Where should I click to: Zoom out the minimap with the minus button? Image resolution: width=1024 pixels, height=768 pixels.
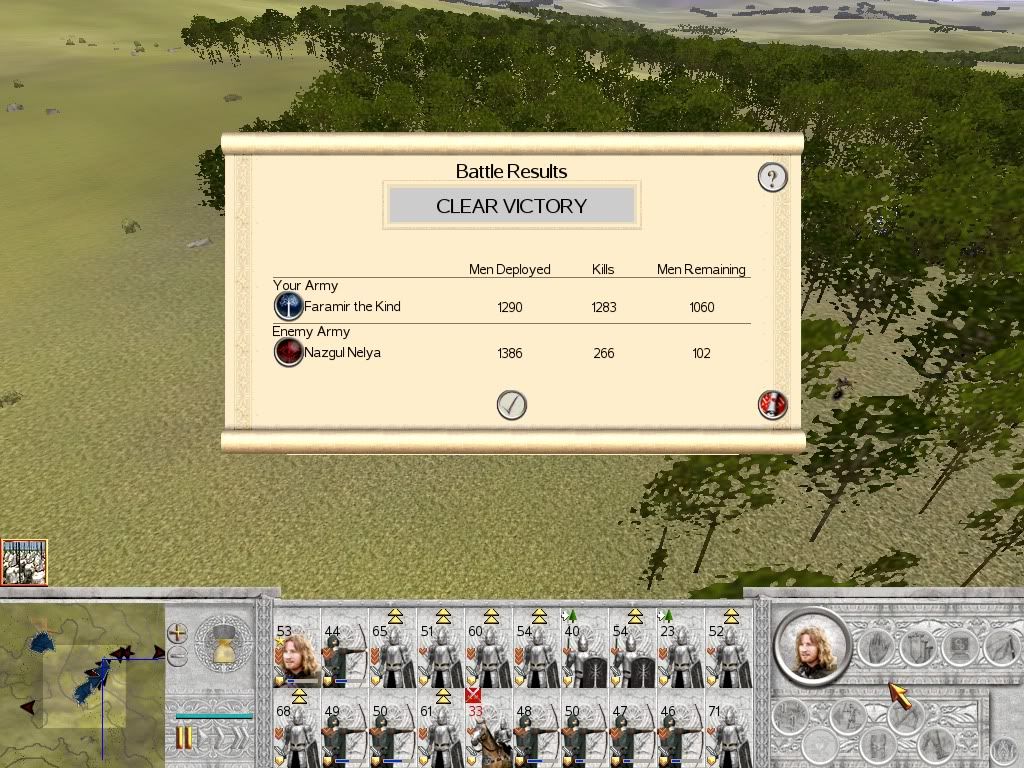(x=177, y=656)
